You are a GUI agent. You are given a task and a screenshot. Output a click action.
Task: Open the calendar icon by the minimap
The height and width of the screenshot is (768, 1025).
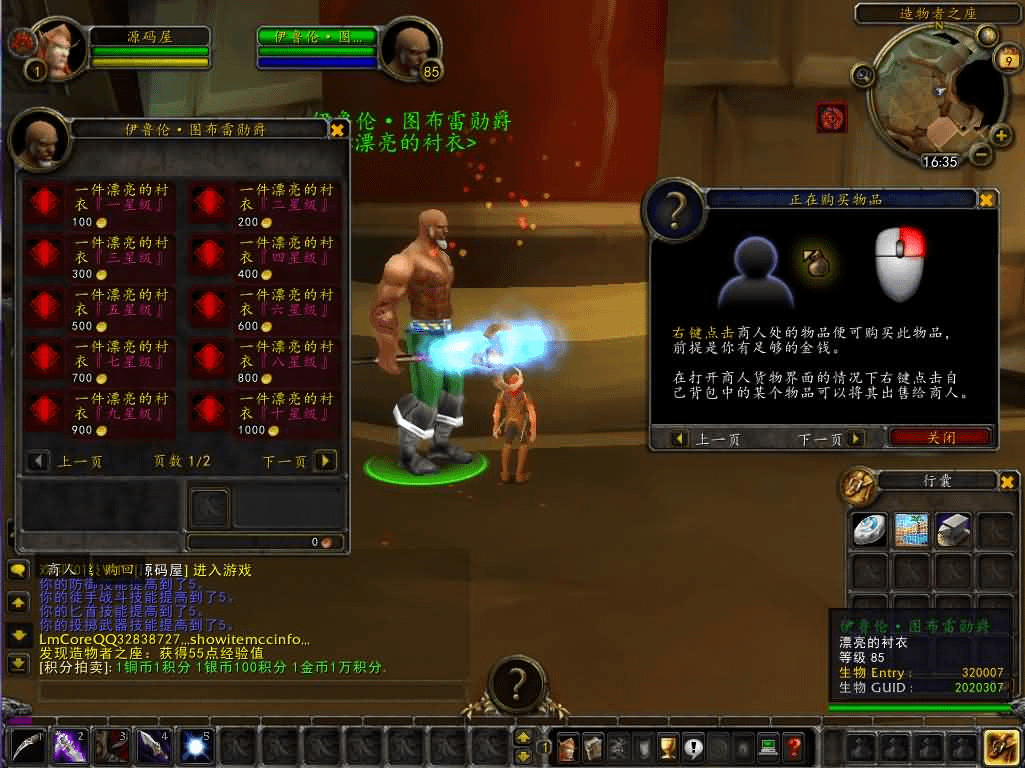(x=1004, y=59)
